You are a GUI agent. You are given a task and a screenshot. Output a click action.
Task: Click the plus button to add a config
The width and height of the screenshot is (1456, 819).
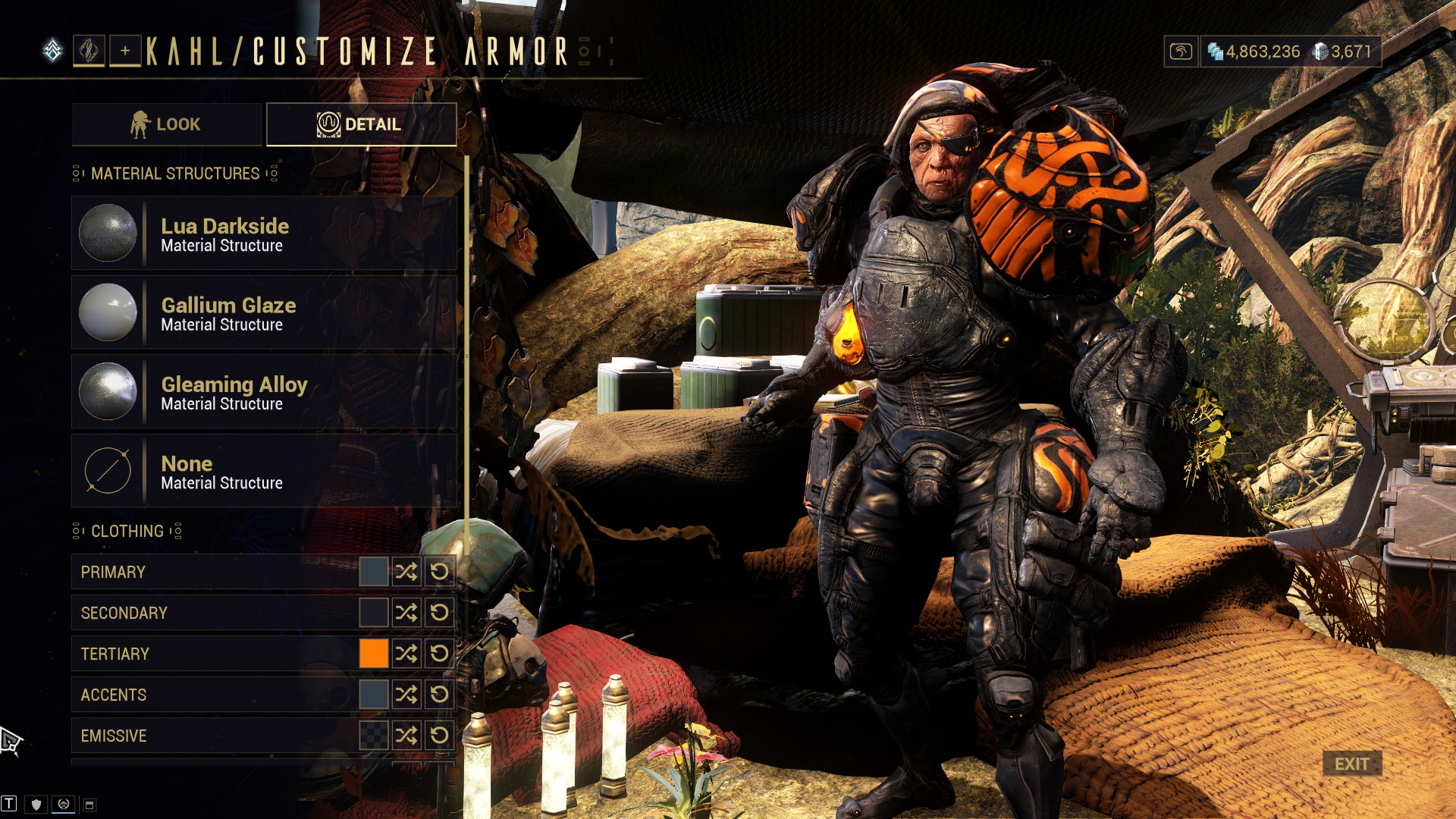(x=124, y=50)
